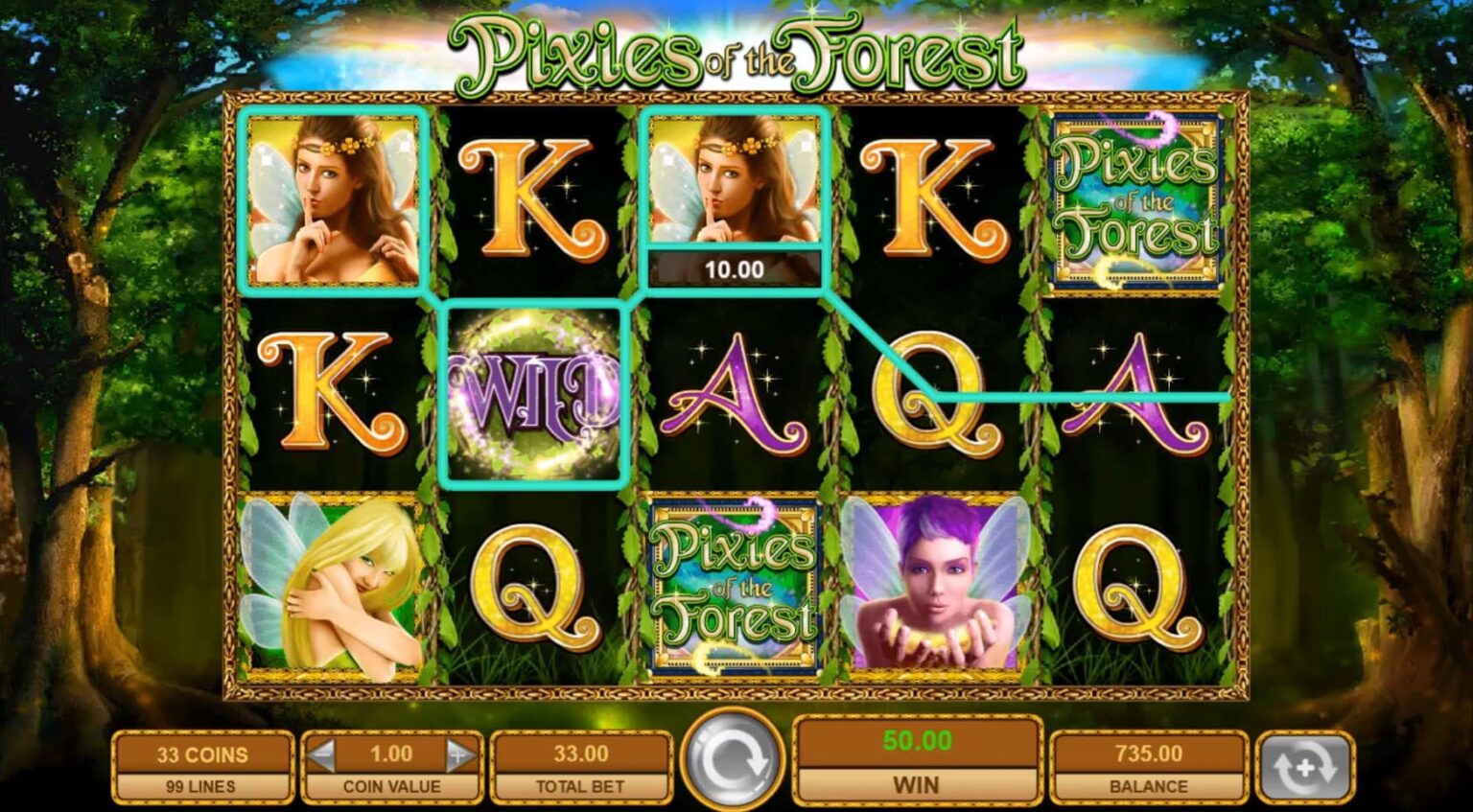Click the TOTAL BET display showing 33.00
Screen dimensions: 1473x812
pyautogui.click(x=581, y=754)
